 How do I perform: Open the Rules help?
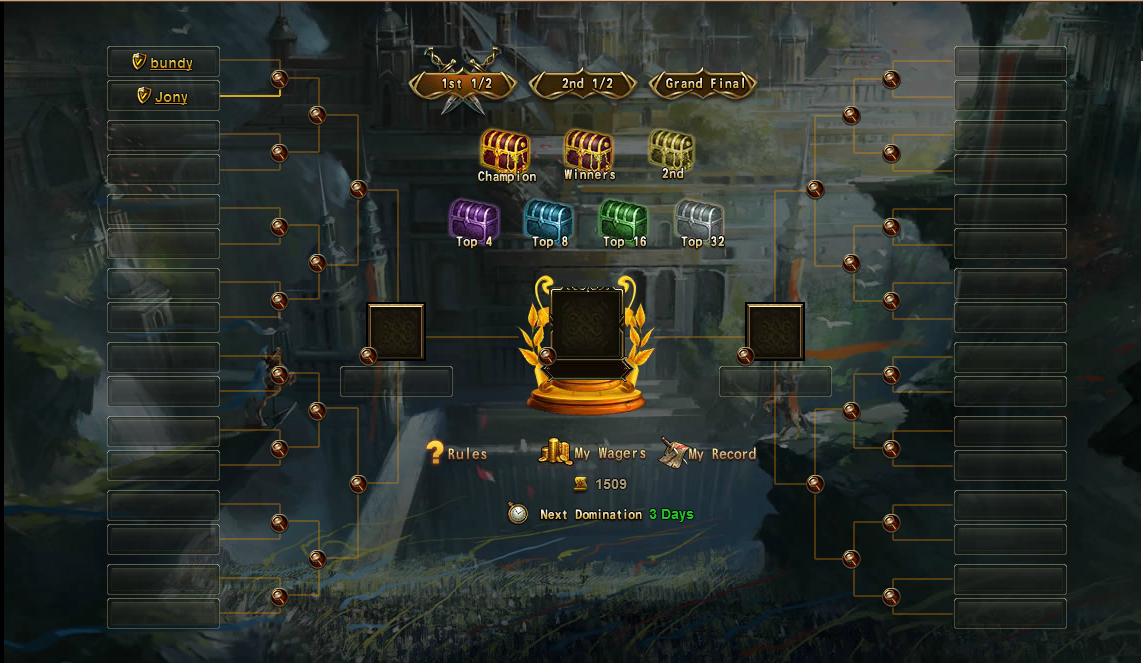(x=457, y=454)
